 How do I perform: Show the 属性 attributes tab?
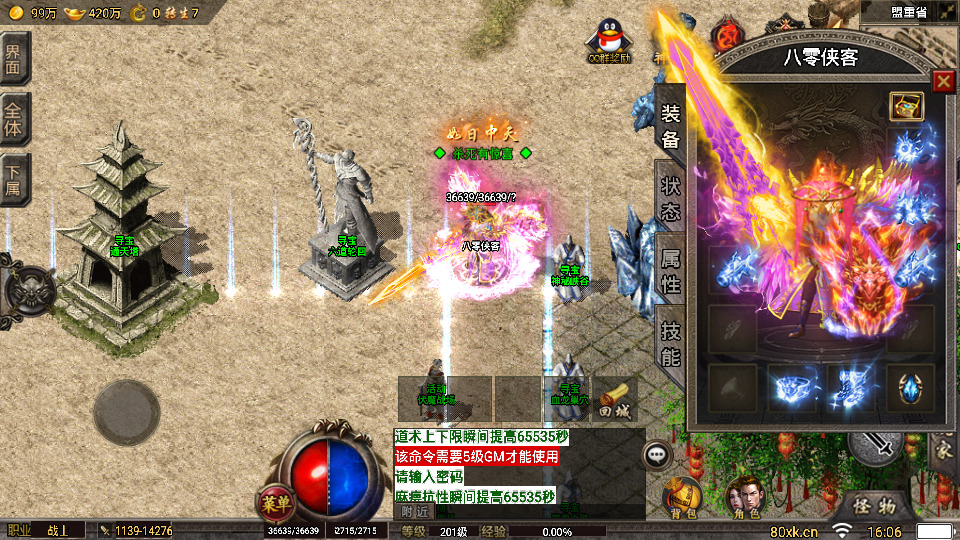[x=670, y=272]
